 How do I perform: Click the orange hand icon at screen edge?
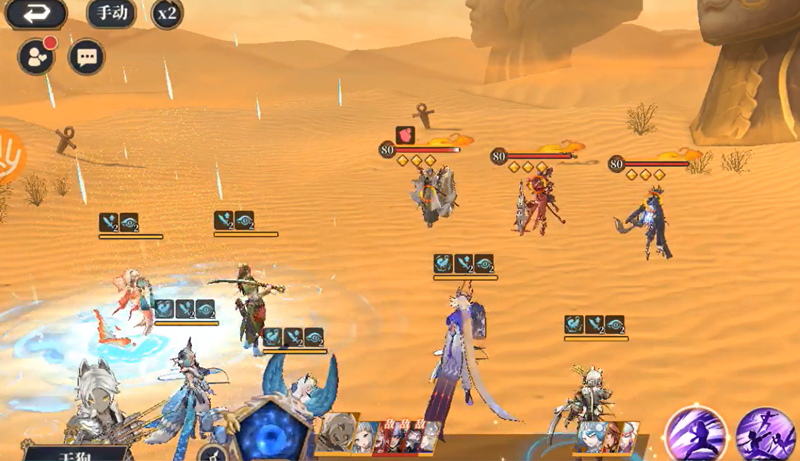coord(9,155)
